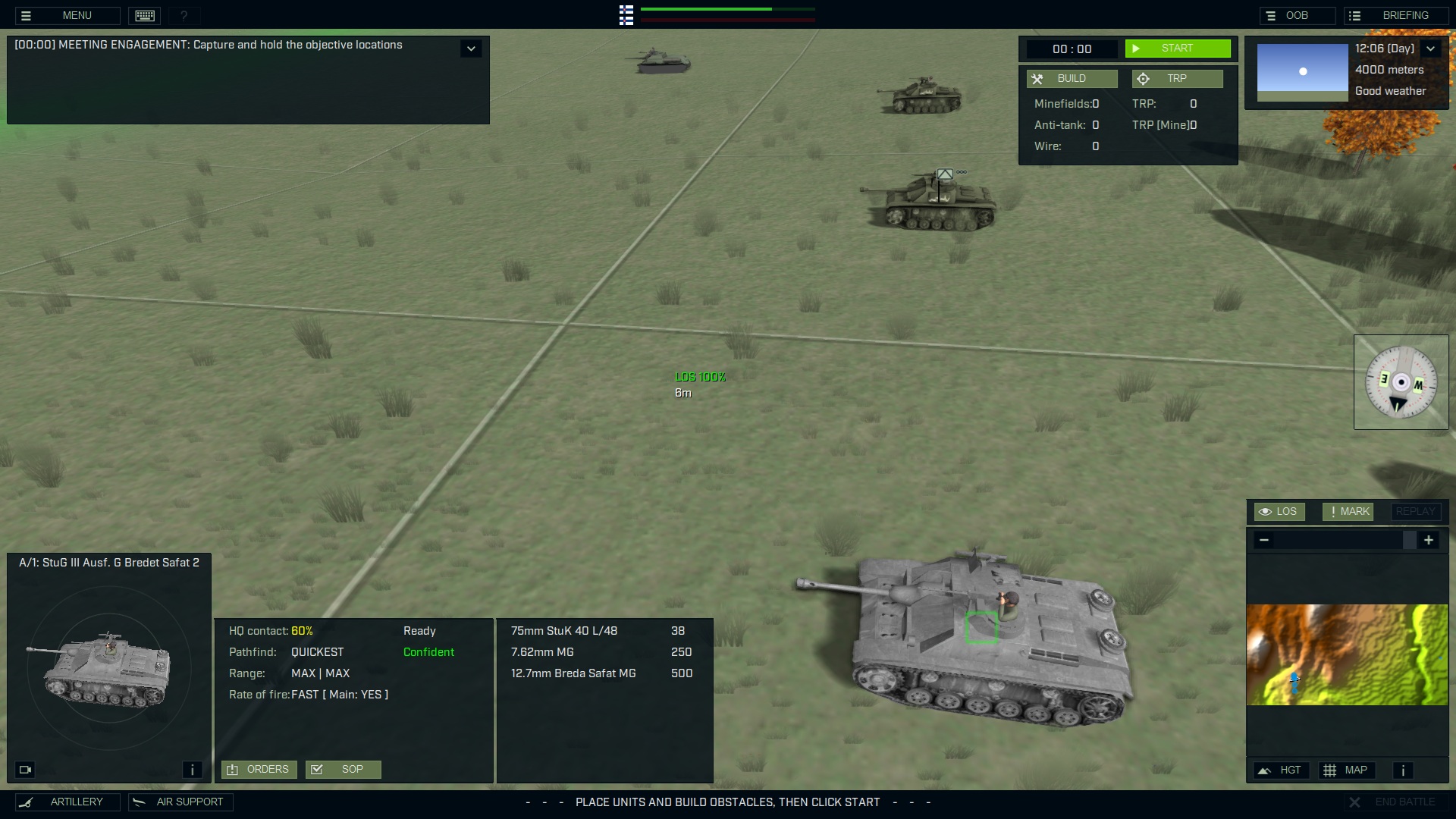Collapse the message log panel

click(x=471, y=49)
